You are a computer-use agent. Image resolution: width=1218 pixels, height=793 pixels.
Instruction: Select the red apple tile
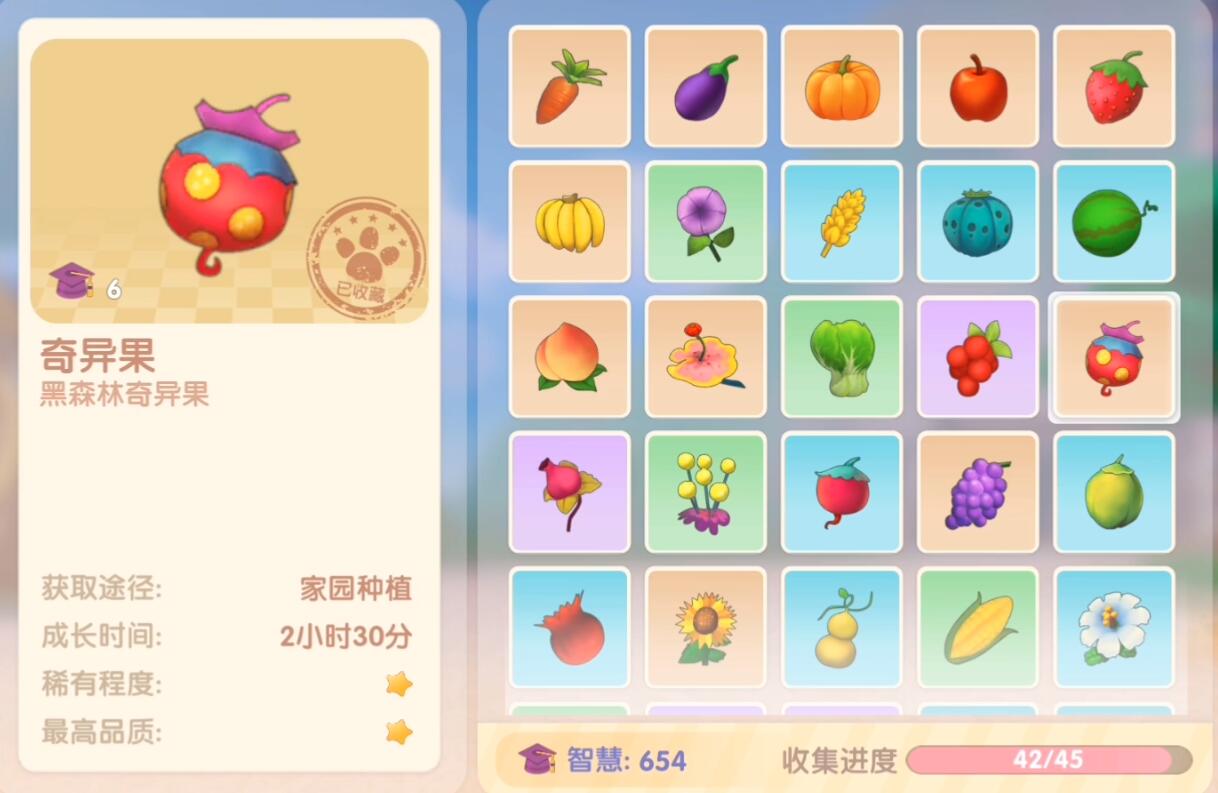point(977,87)
